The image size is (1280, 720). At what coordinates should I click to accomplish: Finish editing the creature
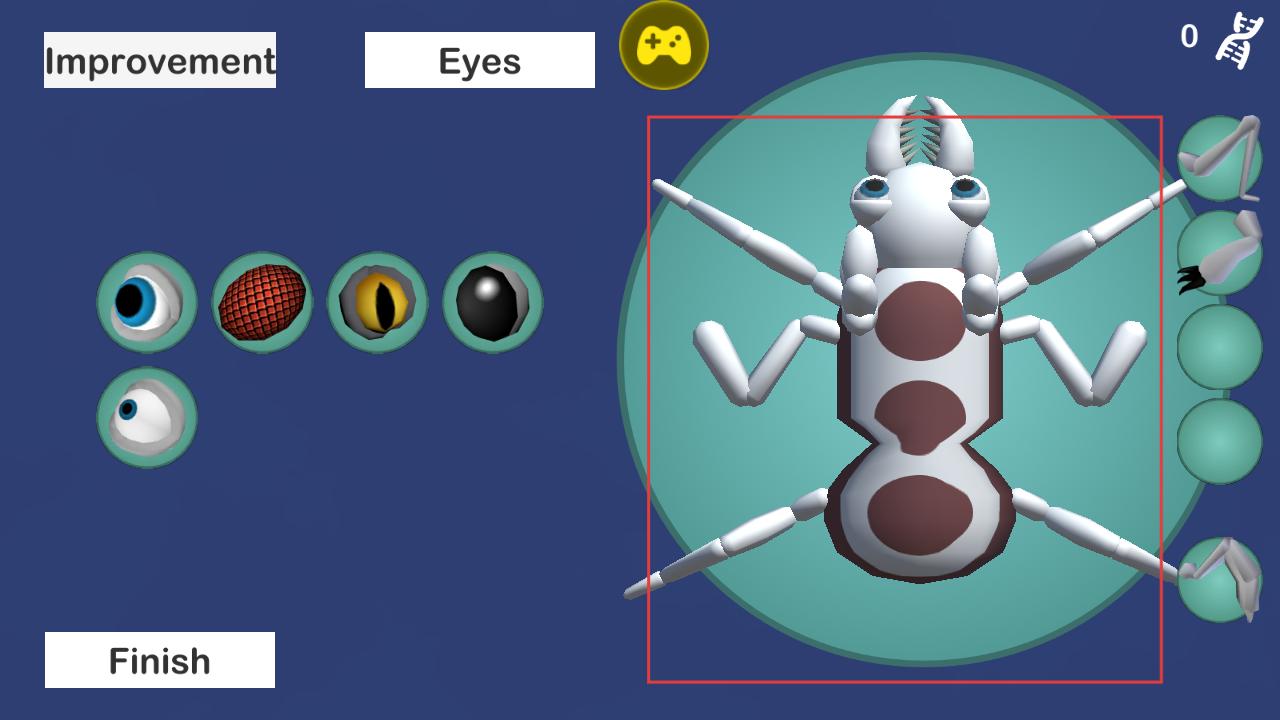(x=160, y=660)
